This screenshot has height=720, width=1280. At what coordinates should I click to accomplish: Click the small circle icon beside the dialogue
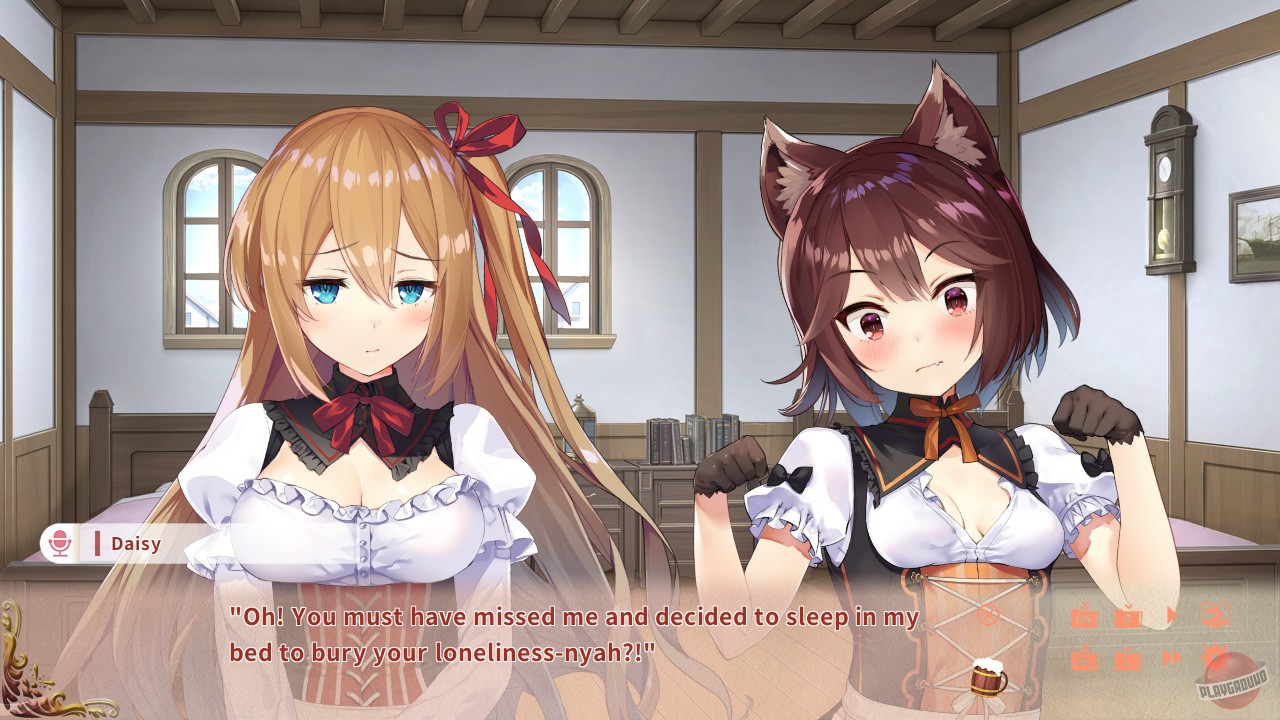click(988, 616)
